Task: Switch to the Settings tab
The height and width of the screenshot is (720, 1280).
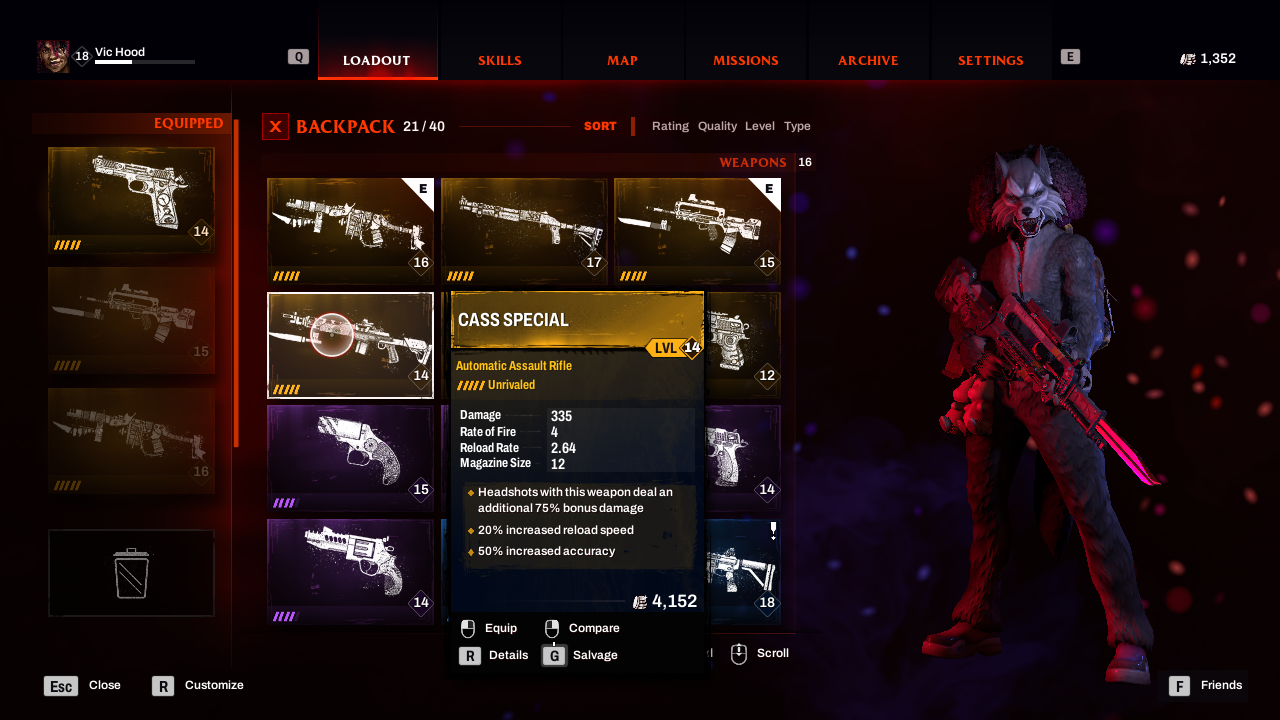Action: pyautogui.click(x=990, y=60)
